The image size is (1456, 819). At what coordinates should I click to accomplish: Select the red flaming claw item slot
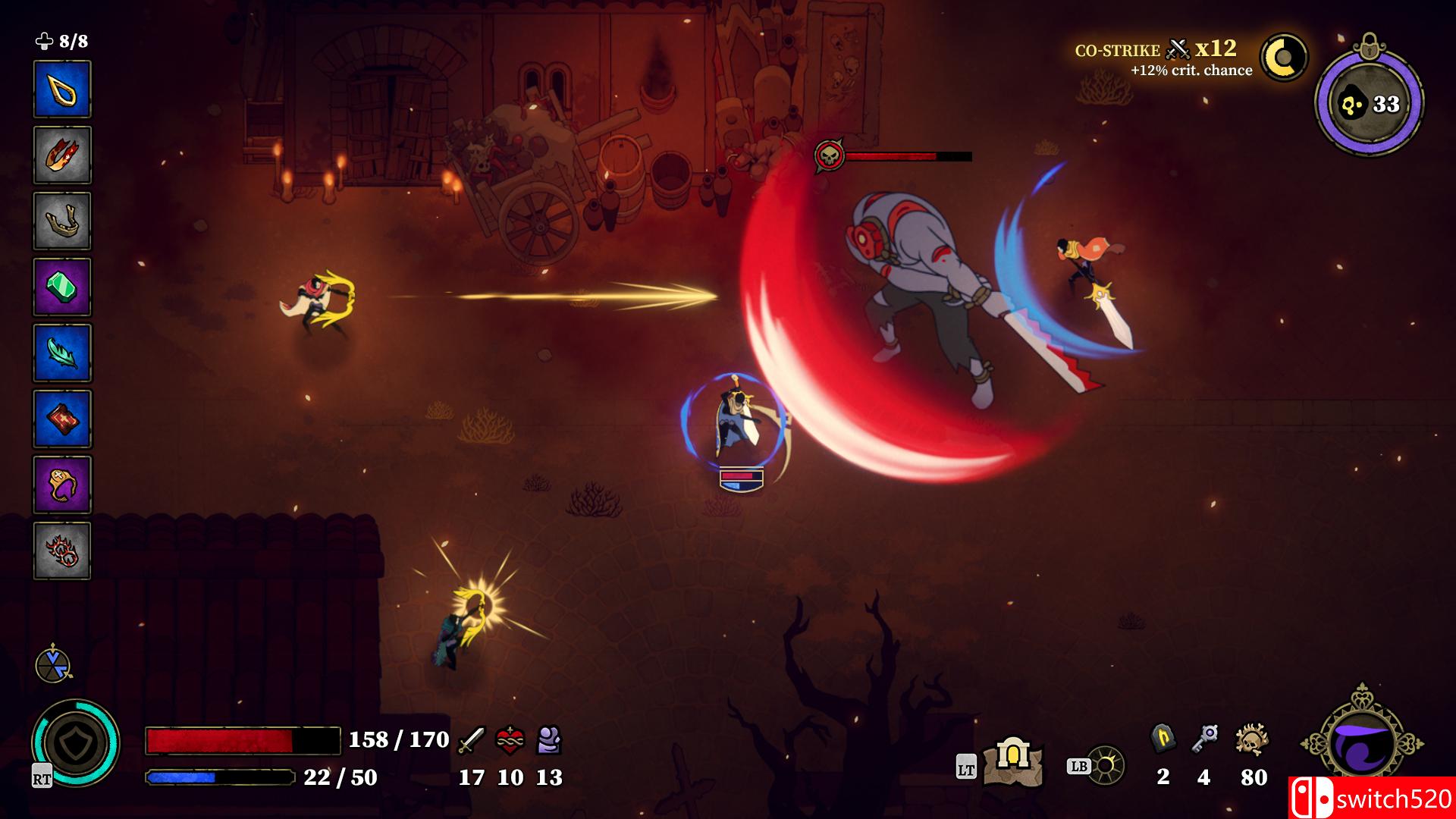[62, 155]
